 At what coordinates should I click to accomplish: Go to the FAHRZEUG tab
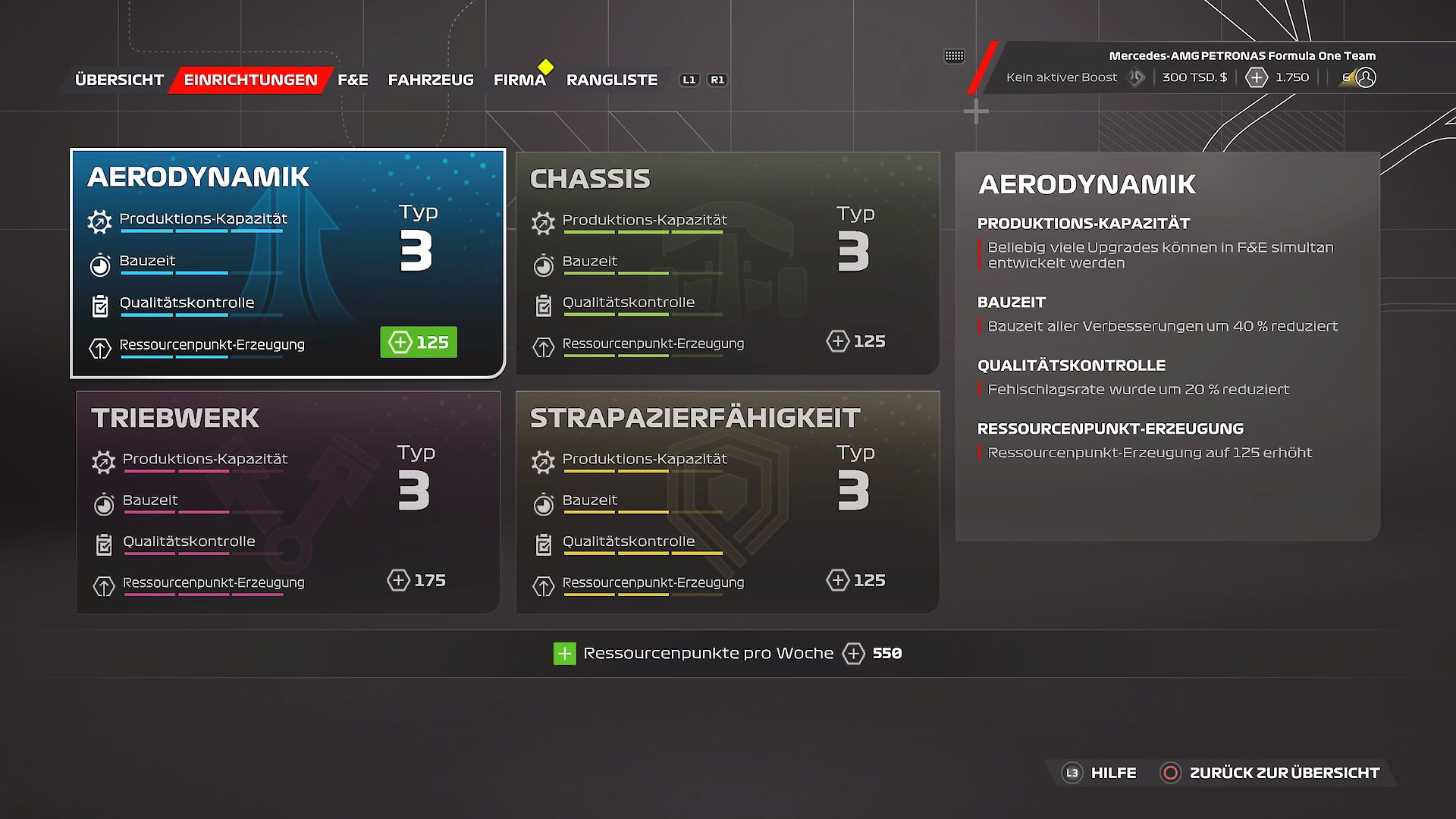(431, 80)
